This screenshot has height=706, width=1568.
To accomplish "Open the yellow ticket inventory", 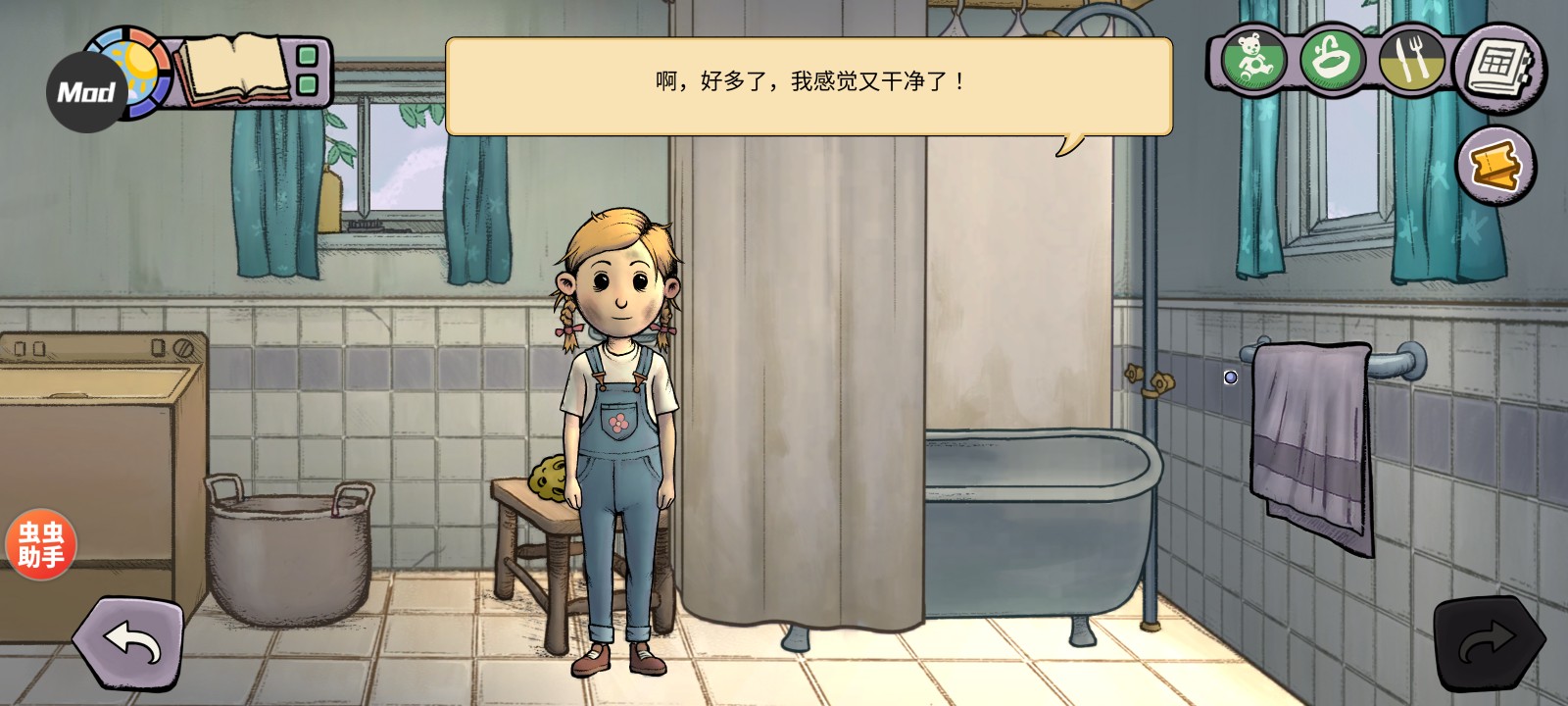I will 1494,162.
